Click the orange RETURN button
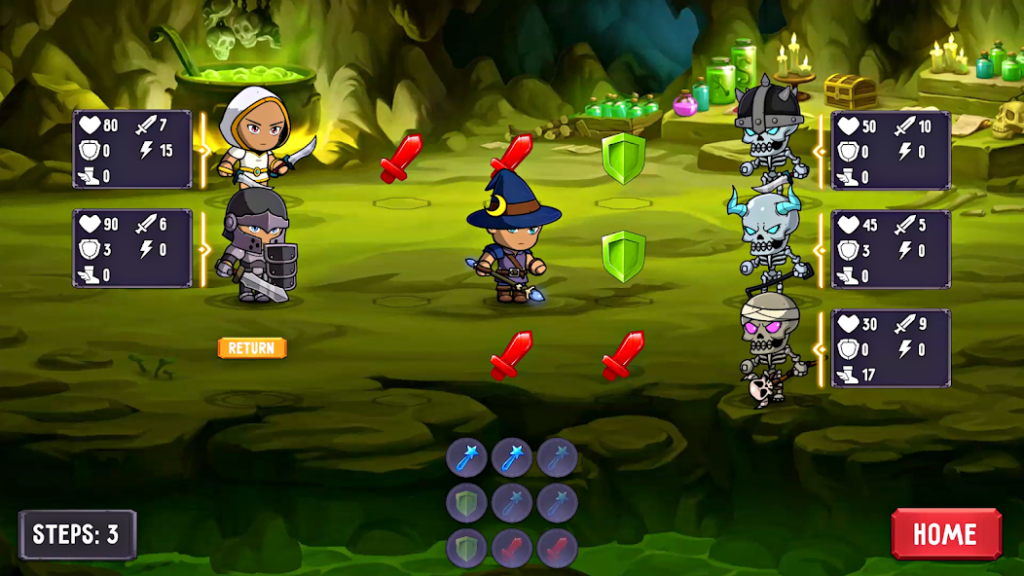The image size is (1024, 576). (x=252, y=348)
